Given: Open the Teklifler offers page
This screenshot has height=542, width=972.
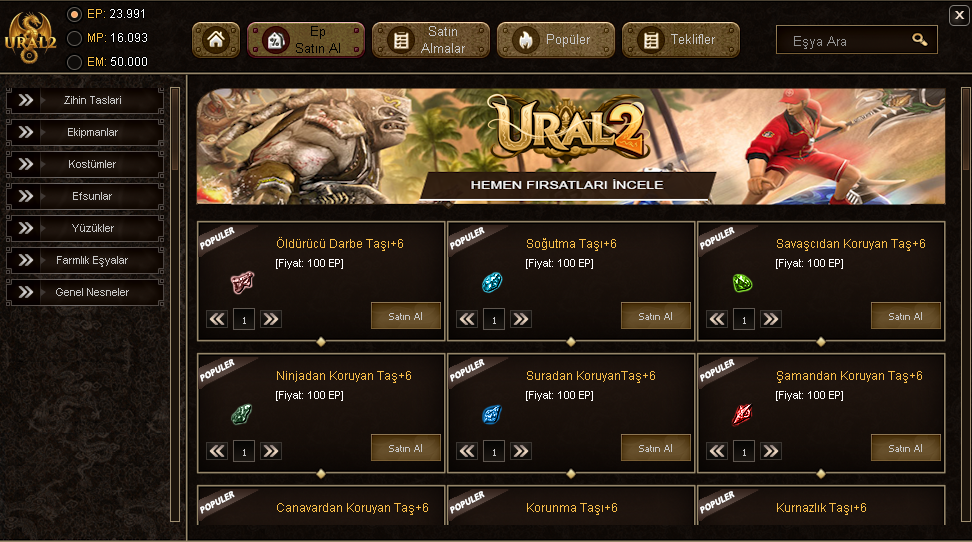Looking at the screenshot, I should (681, 40).
